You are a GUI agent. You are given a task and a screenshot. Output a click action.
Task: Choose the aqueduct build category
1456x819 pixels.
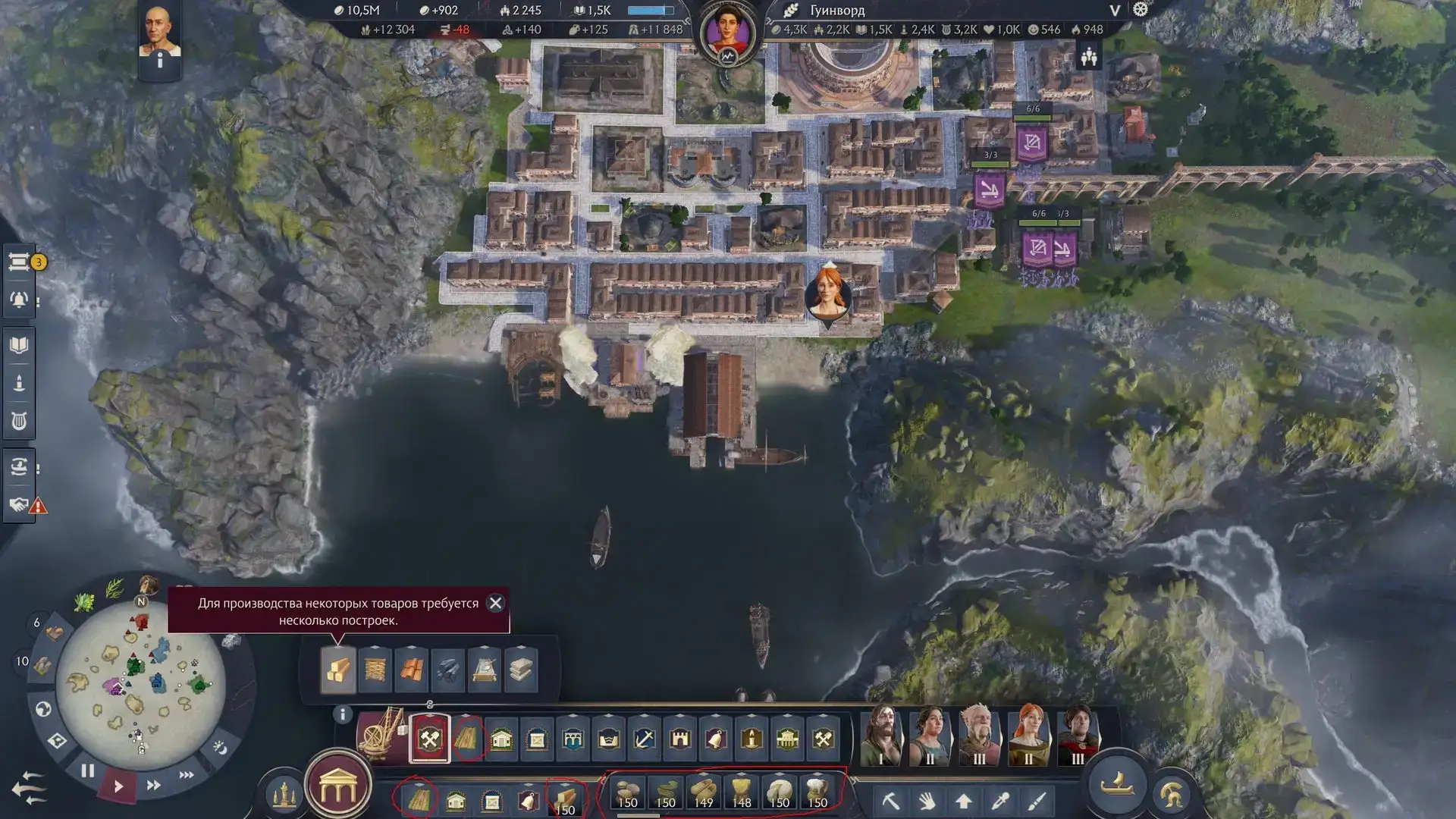point(573,739)
